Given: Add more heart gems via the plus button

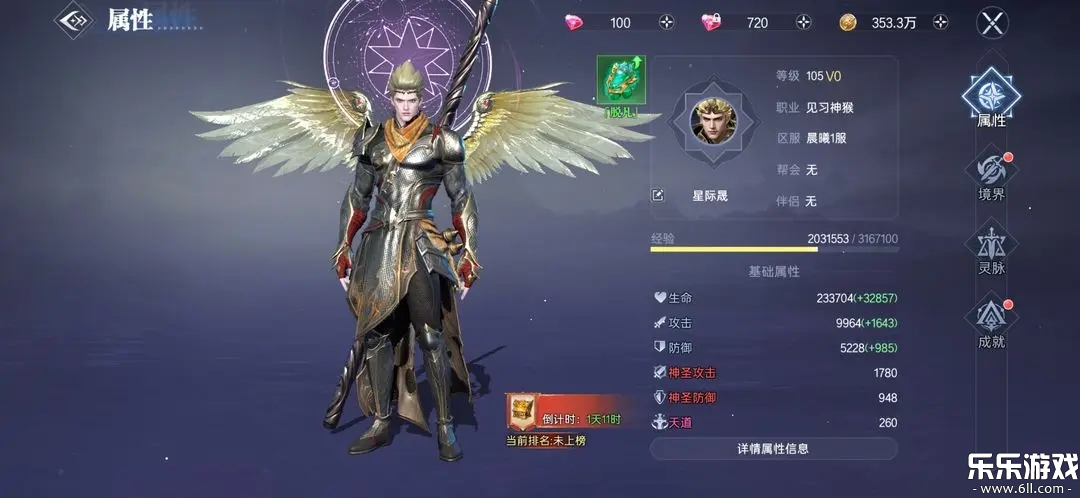Looking at the screenshot, I should click(x=803, y=22).
